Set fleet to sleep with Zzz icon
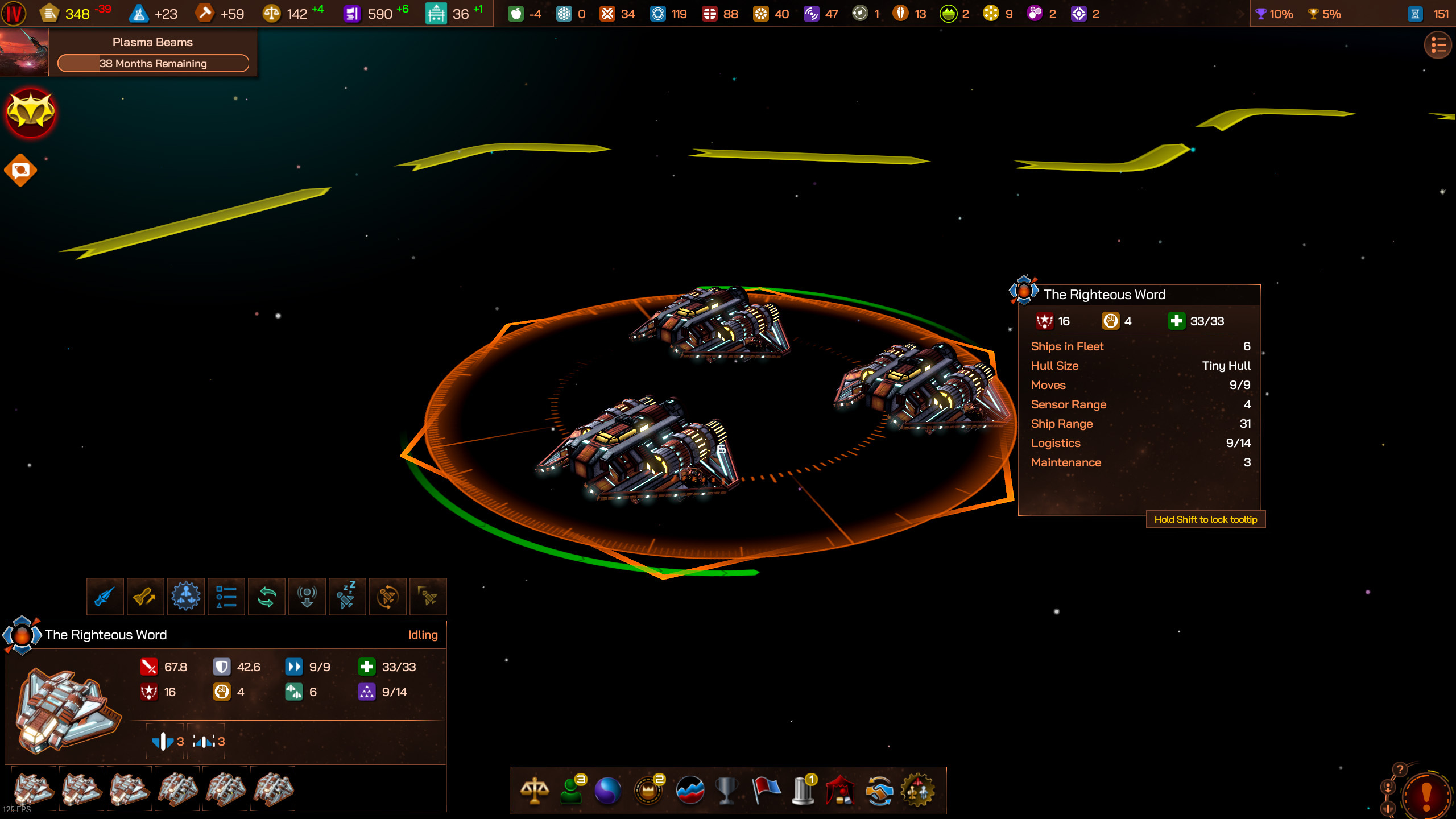Viewport: 1456px width, 819px height. (347, 597)
